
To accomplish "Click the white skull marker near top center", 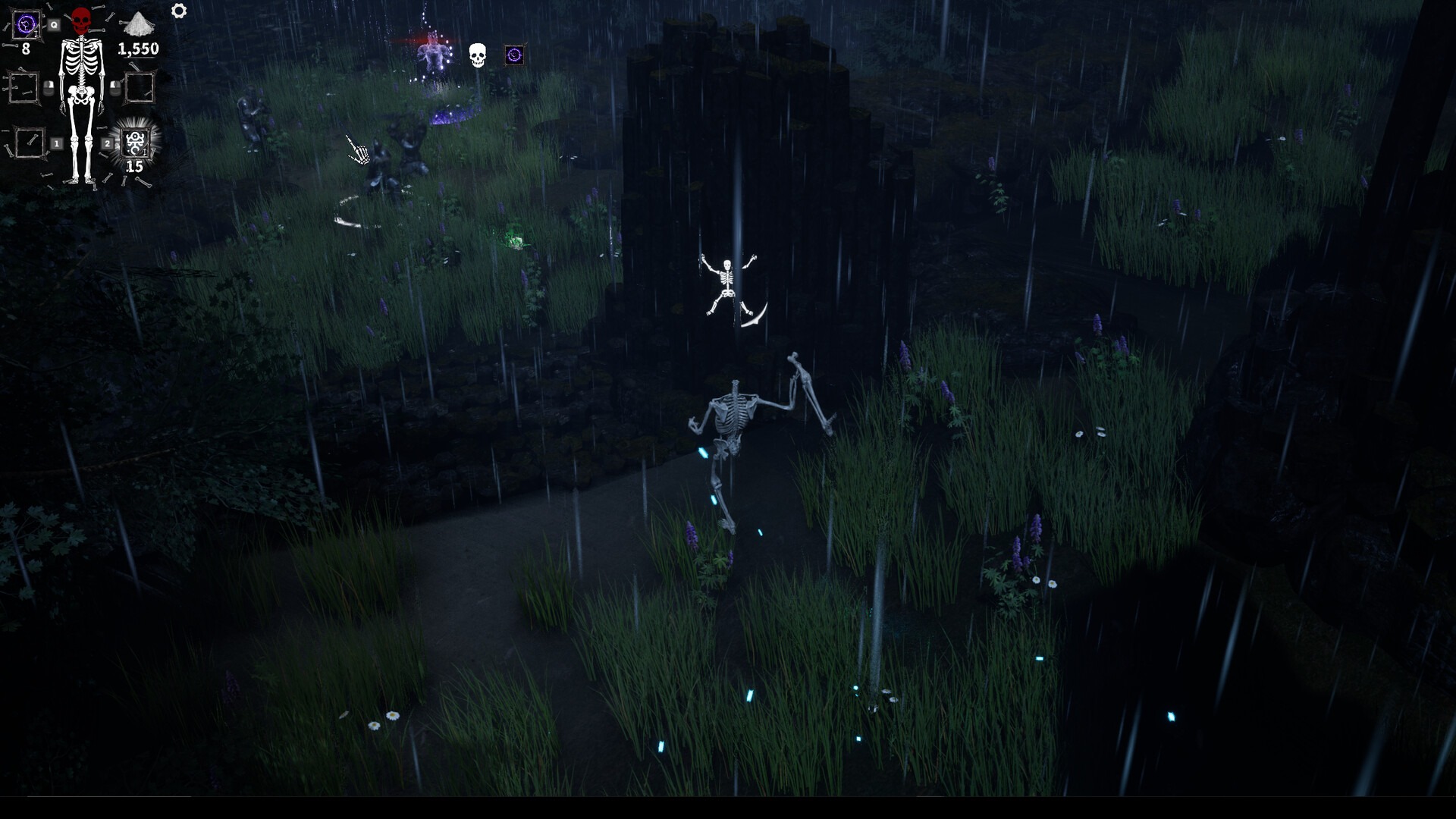I will point(476,56).
